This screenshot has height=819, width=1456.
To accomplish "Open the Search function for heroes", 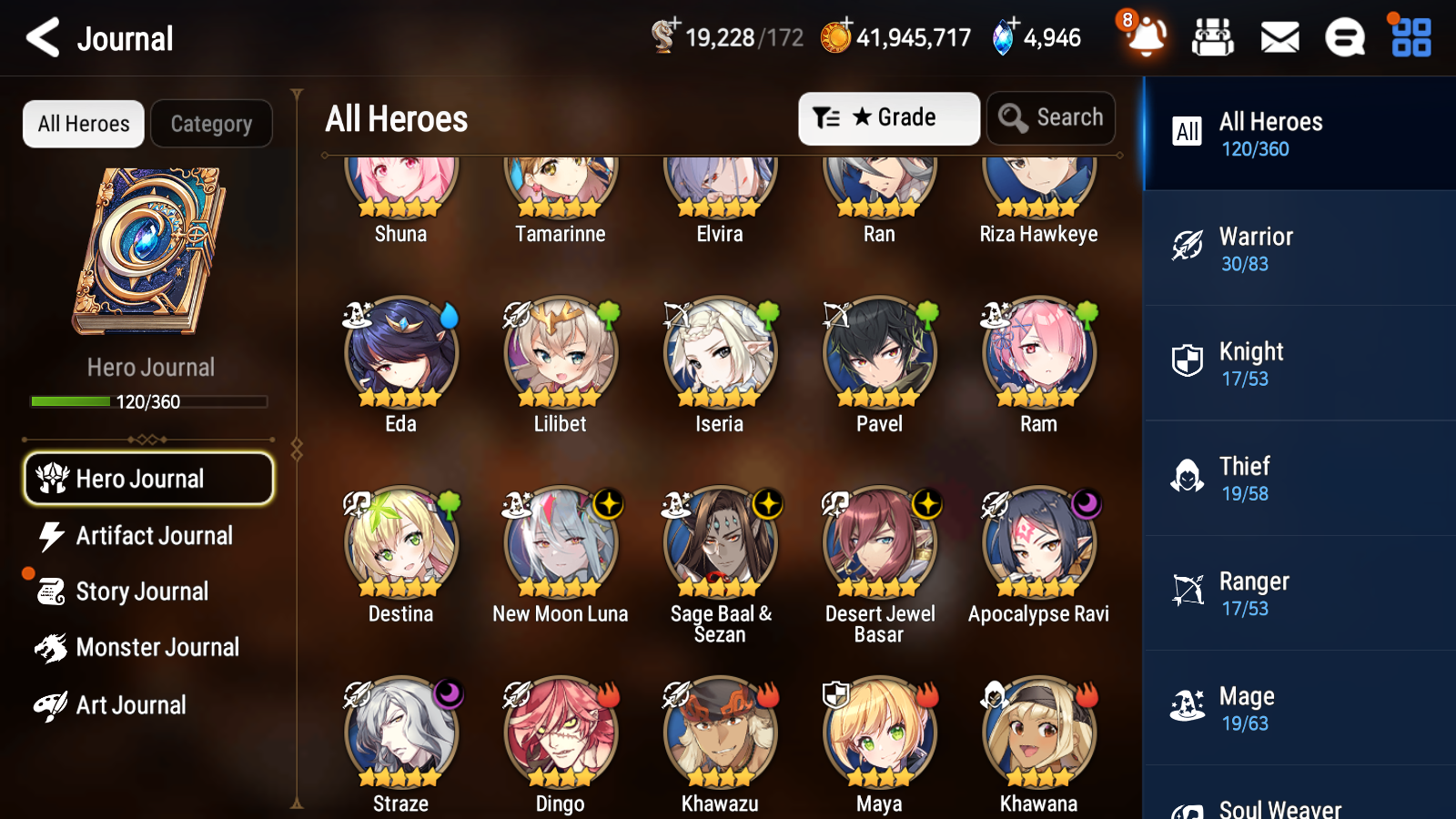I will (x=1051, y=117).
